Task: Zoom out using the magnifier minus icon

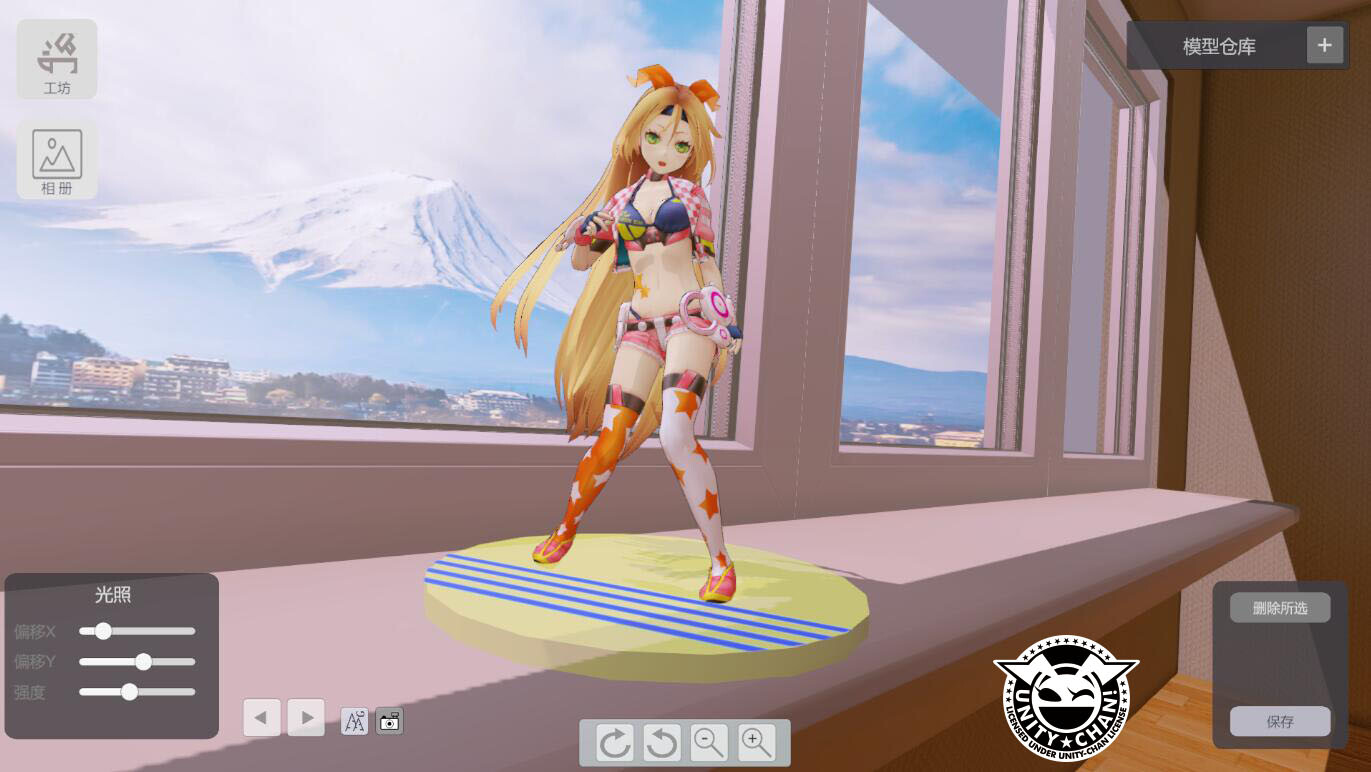Action: click(708, 742)
